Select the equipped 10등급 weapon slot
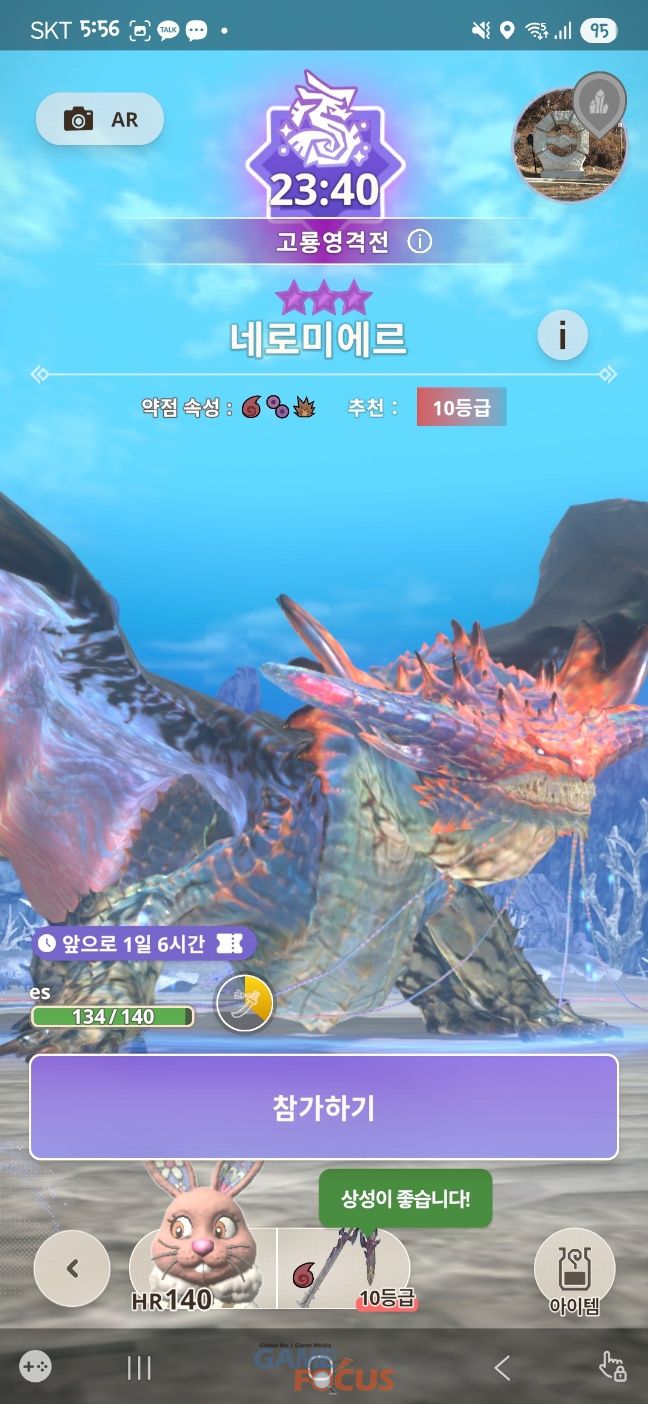The height and width of the screenshot is (1404, 648). (x=343, y=1270)
